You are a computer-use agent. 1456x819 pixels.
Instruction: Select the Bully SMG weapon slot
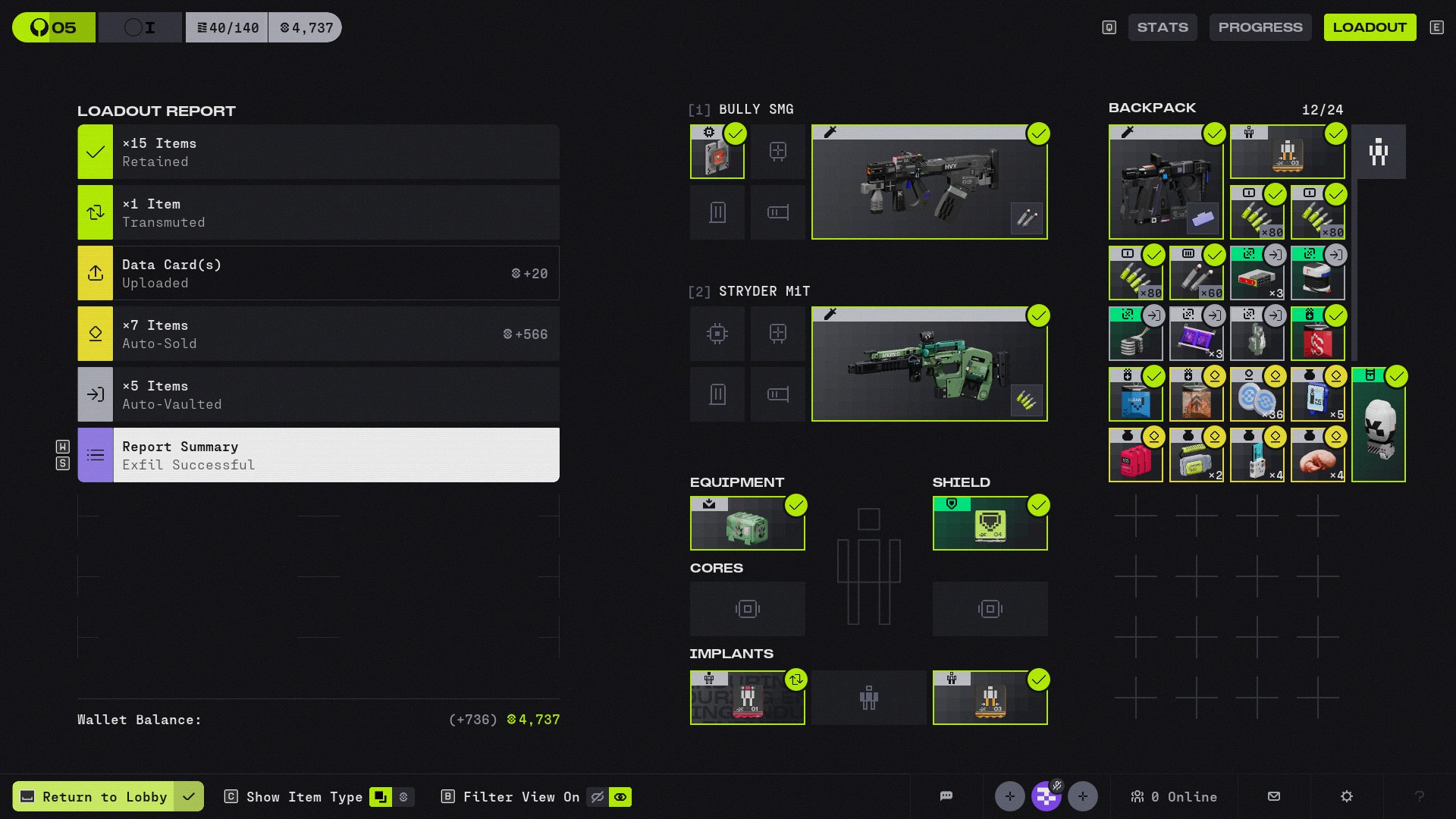[929, 182]
